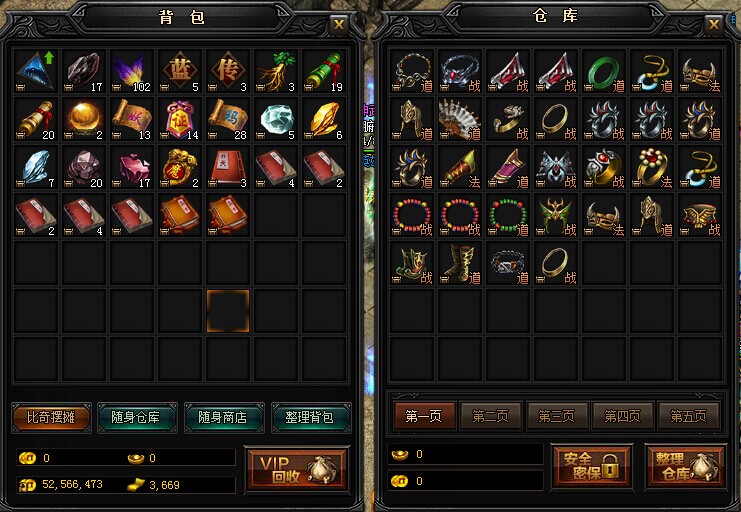The height and width of the screenshot is (512, 741).
Task: Open 安全密保 security lock
Action: 592,465
